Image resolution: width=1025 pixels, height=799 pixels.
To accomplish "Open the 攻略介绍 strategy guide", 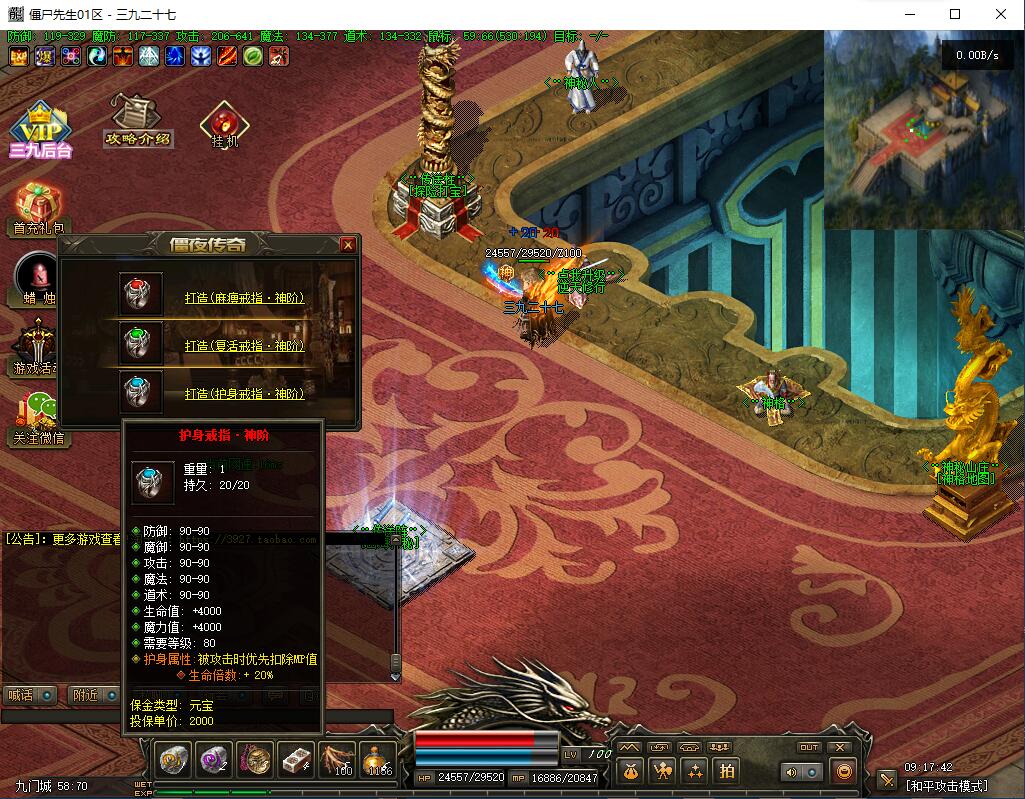I will coord(137,120).
